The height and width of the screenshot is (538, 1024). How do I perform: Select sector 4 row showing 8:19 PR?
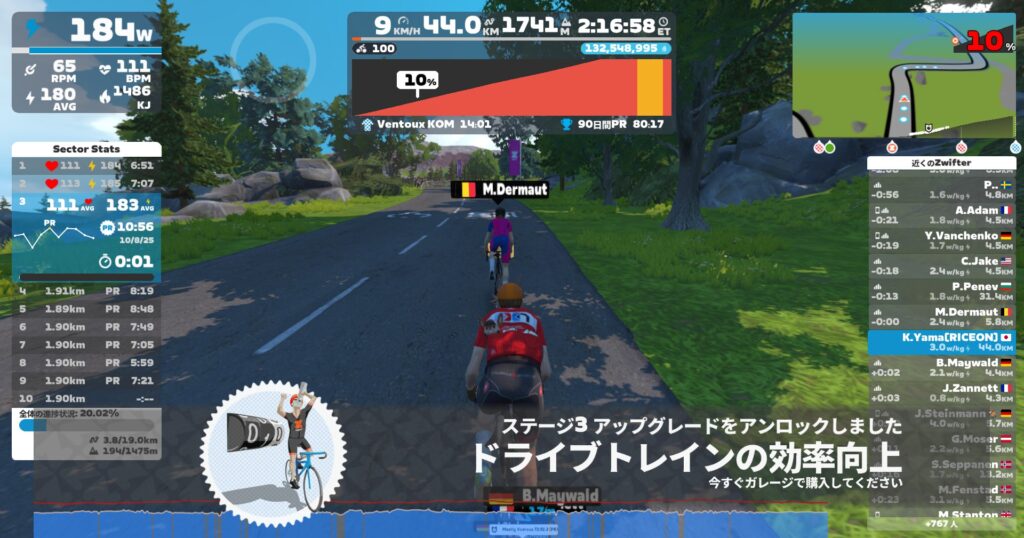[86, 292]
